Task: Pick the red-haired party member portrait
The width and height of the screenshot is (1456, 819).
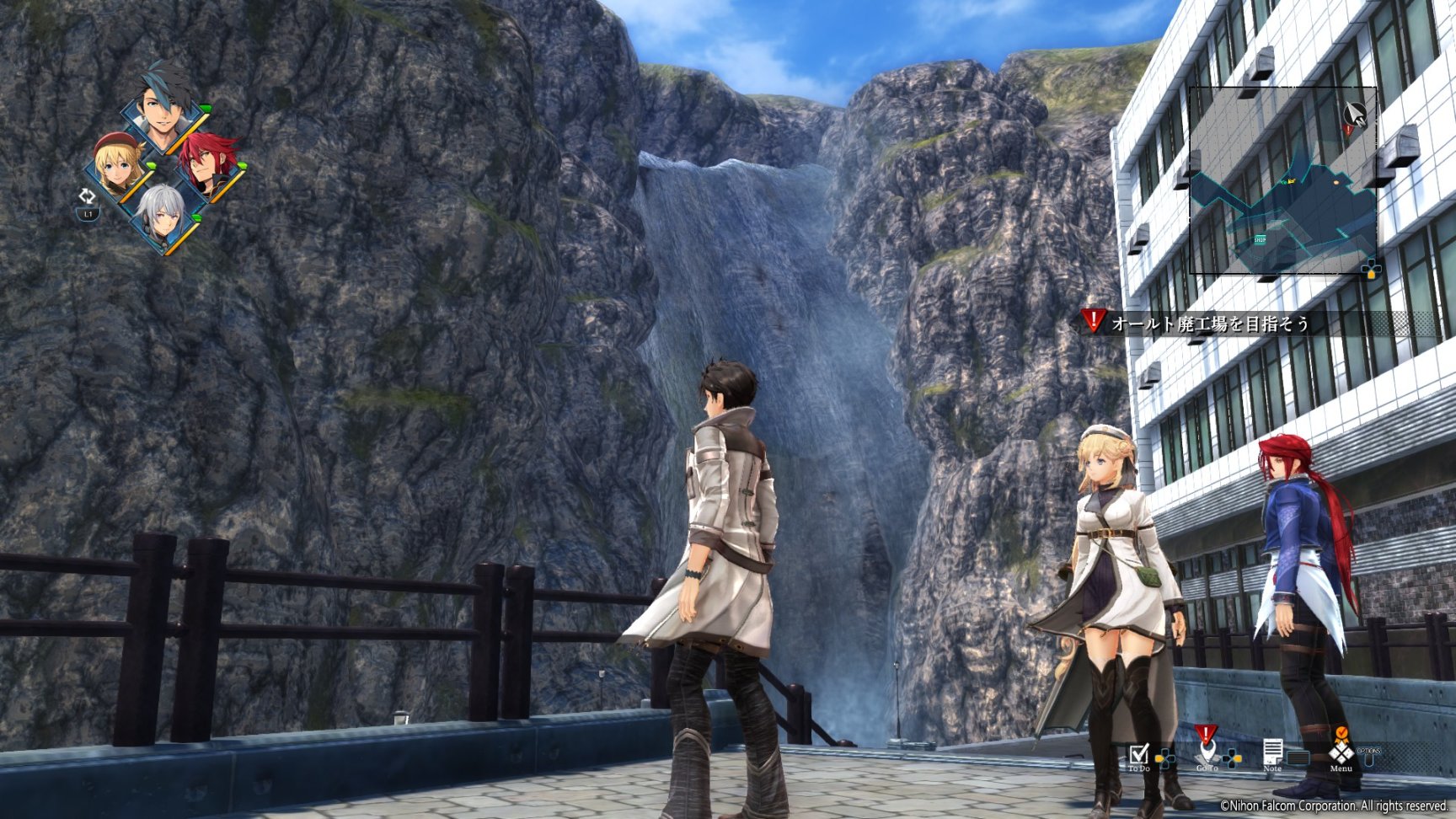Action: (x=206, y=163)
